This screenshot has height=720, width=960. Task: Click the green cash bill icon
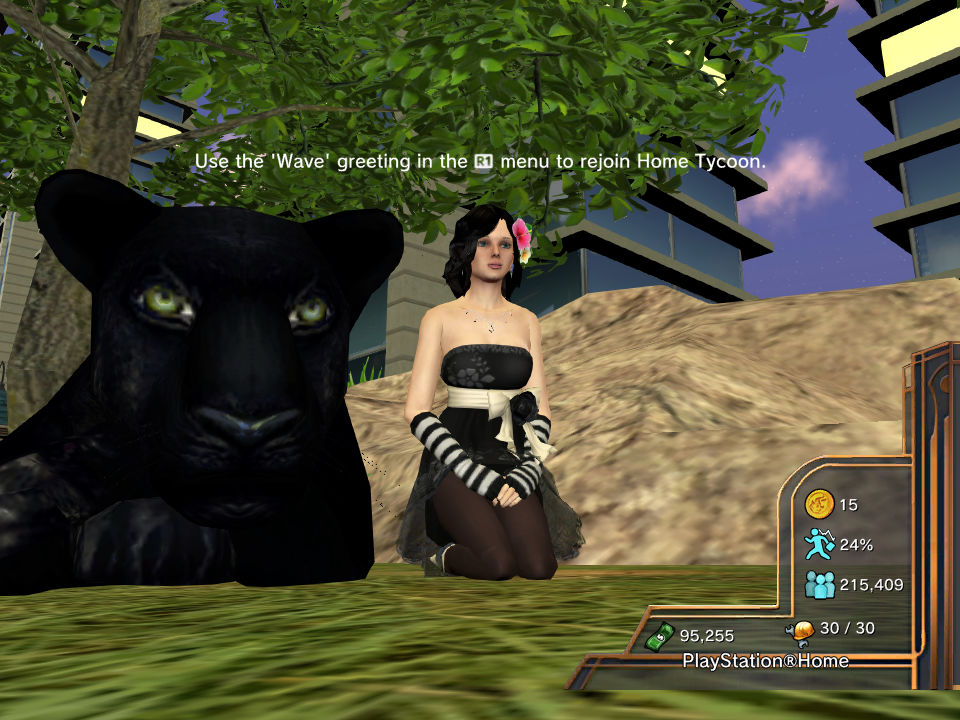point(660,635)
